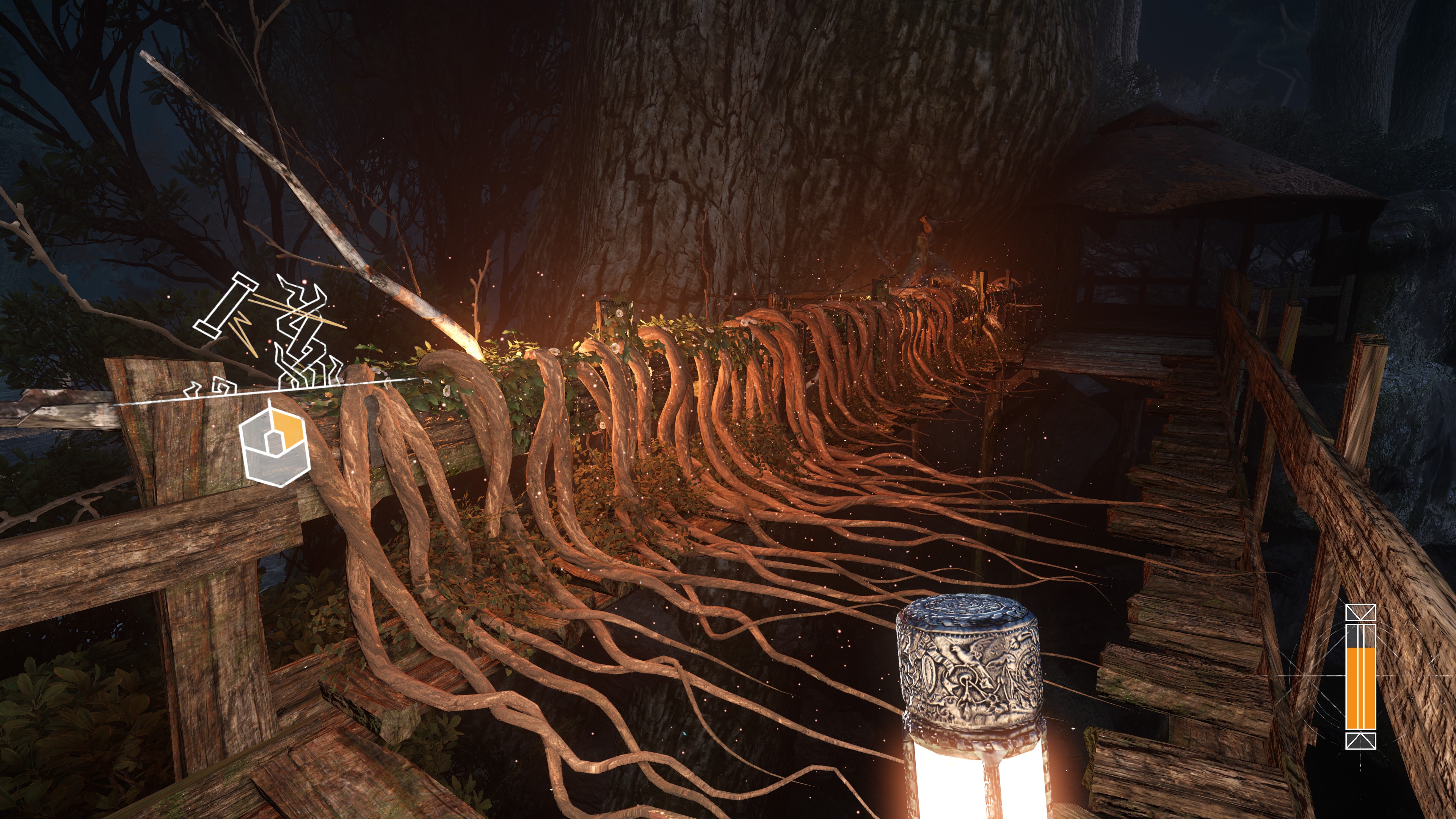The width and height of the screenshot is (1456, 819).
Task: Click the hexagonal cube interaction icon
Action: (x=275, y=443)
